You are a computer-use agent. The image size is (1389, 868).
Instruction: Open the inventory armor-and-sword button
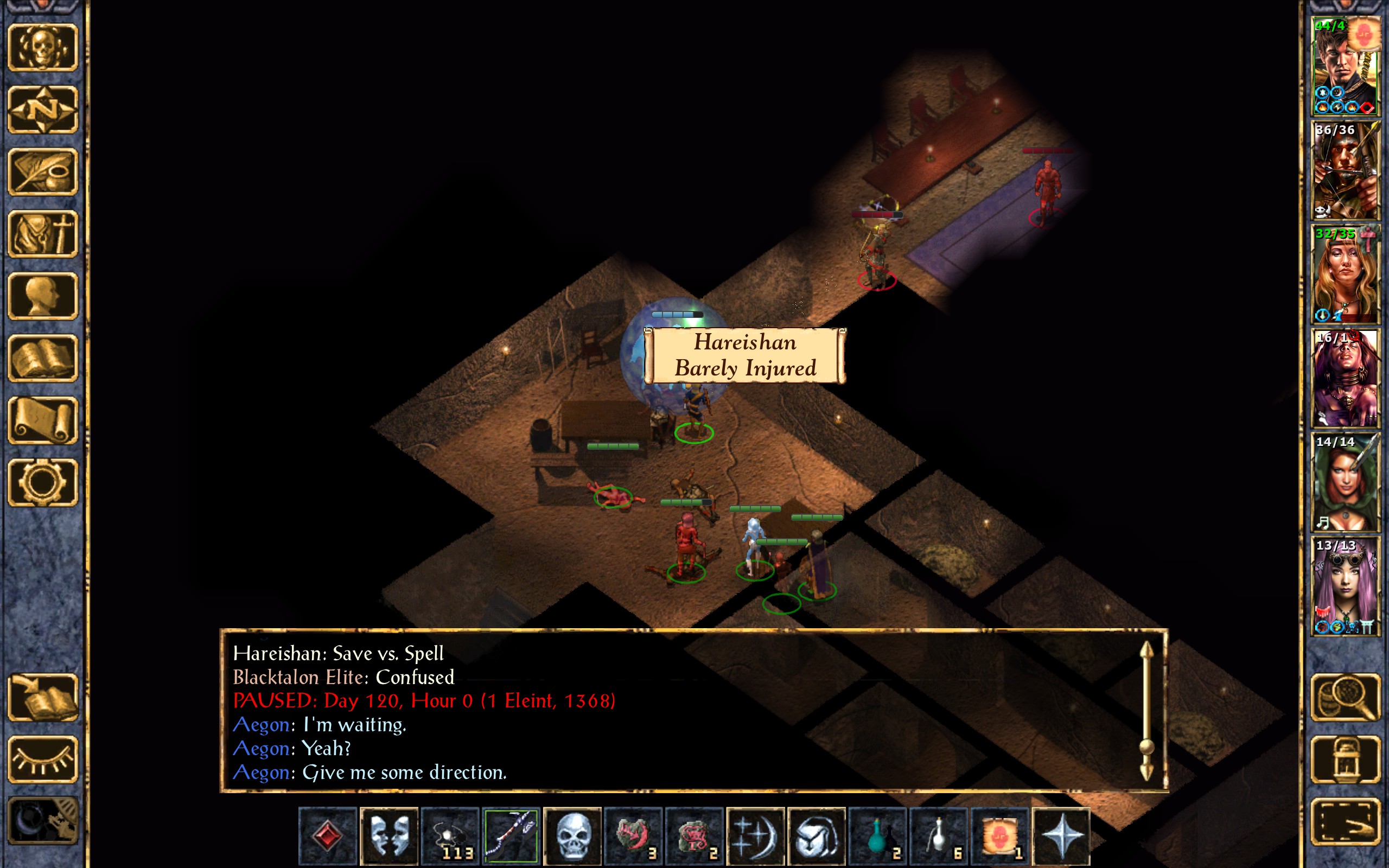tap(43, 234)
